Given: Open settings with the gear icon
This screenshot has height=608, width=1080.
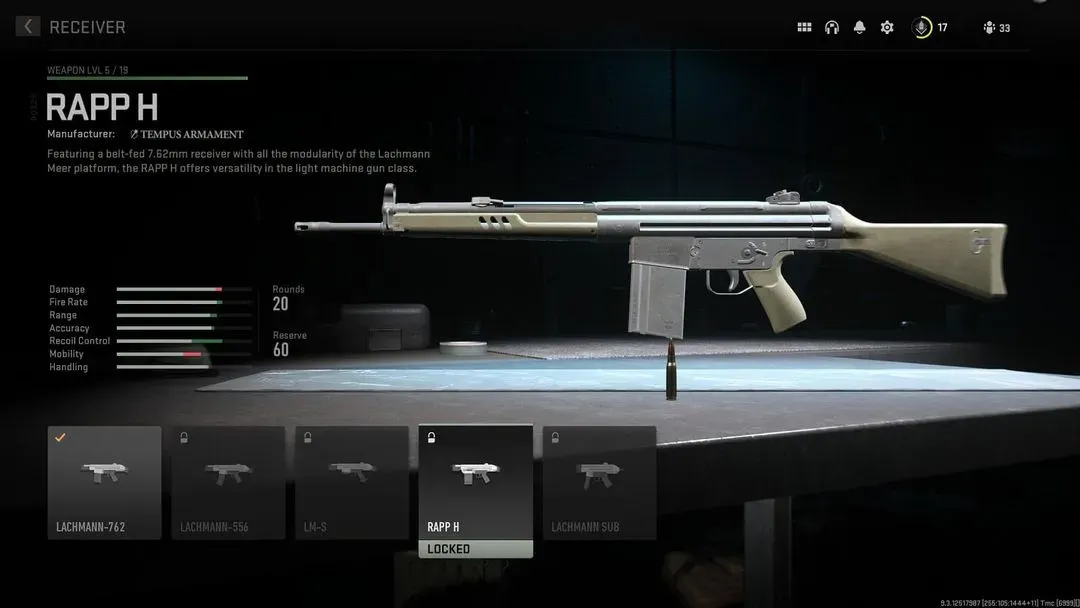Looking at the screenshot, I should click(x=887, y=28).
